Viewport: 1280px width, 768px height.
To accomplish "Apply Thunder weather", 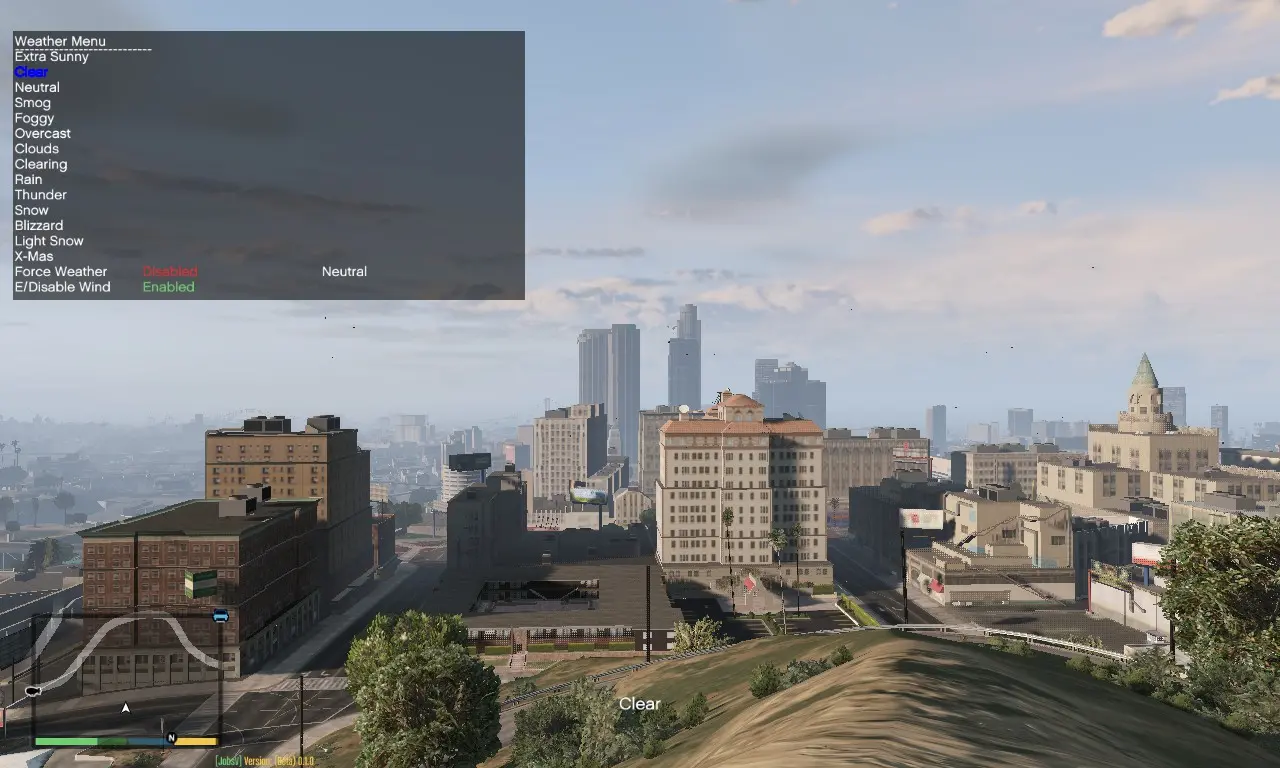I will [40, 194].
